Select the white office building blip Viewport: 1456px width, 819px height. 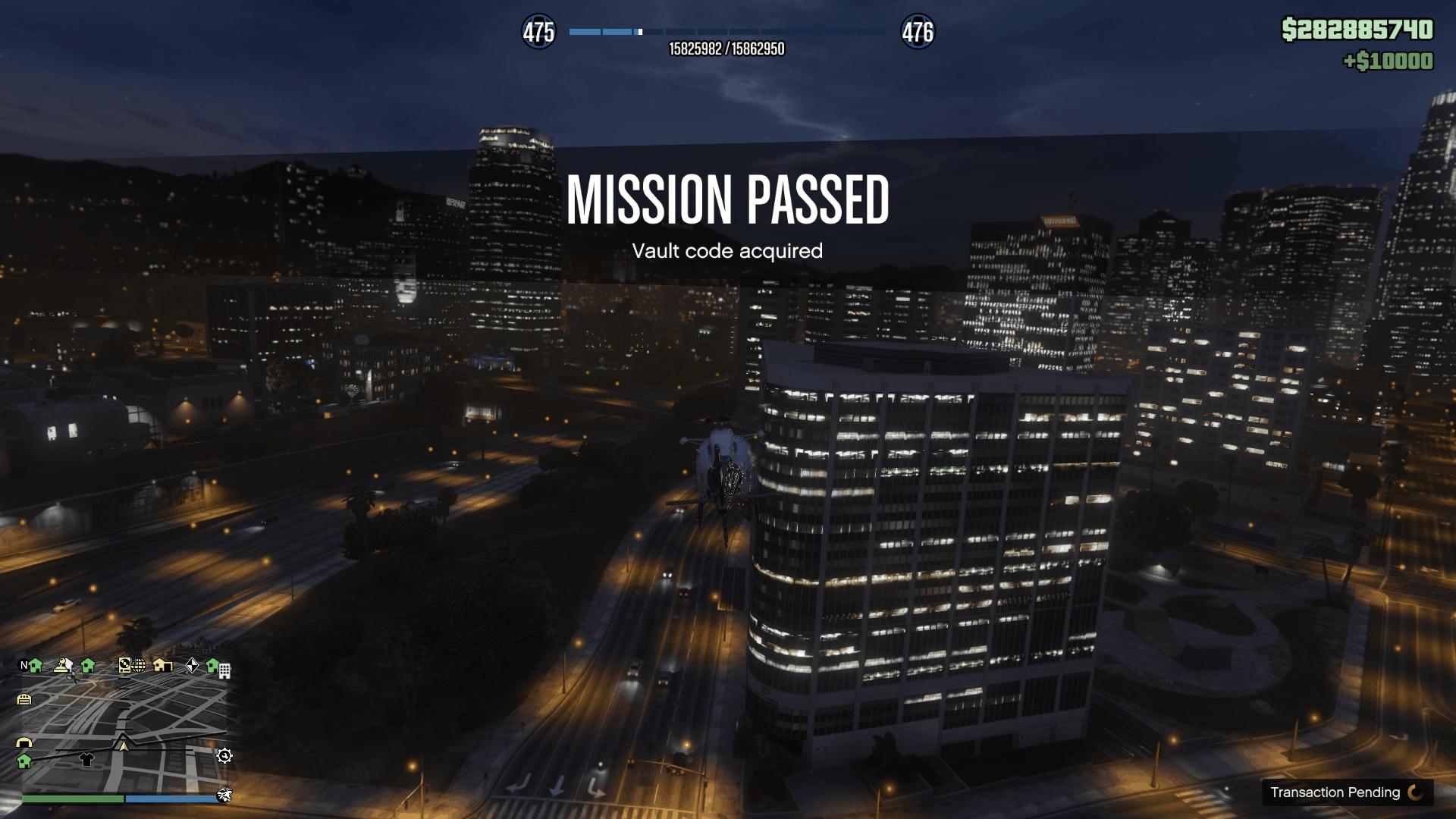tap(224, 670)
